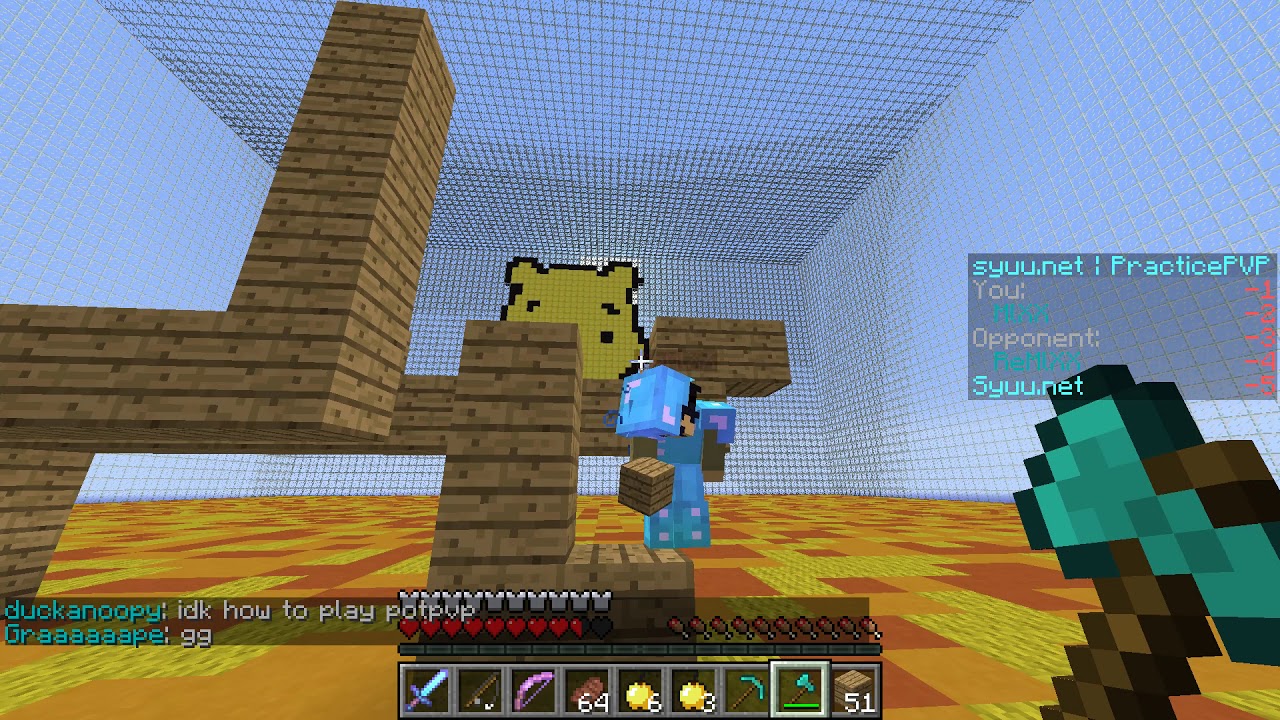The image size is (1280, 720).
Task: Click the leftmost heart in the health bar
Action: click(407, 627)
